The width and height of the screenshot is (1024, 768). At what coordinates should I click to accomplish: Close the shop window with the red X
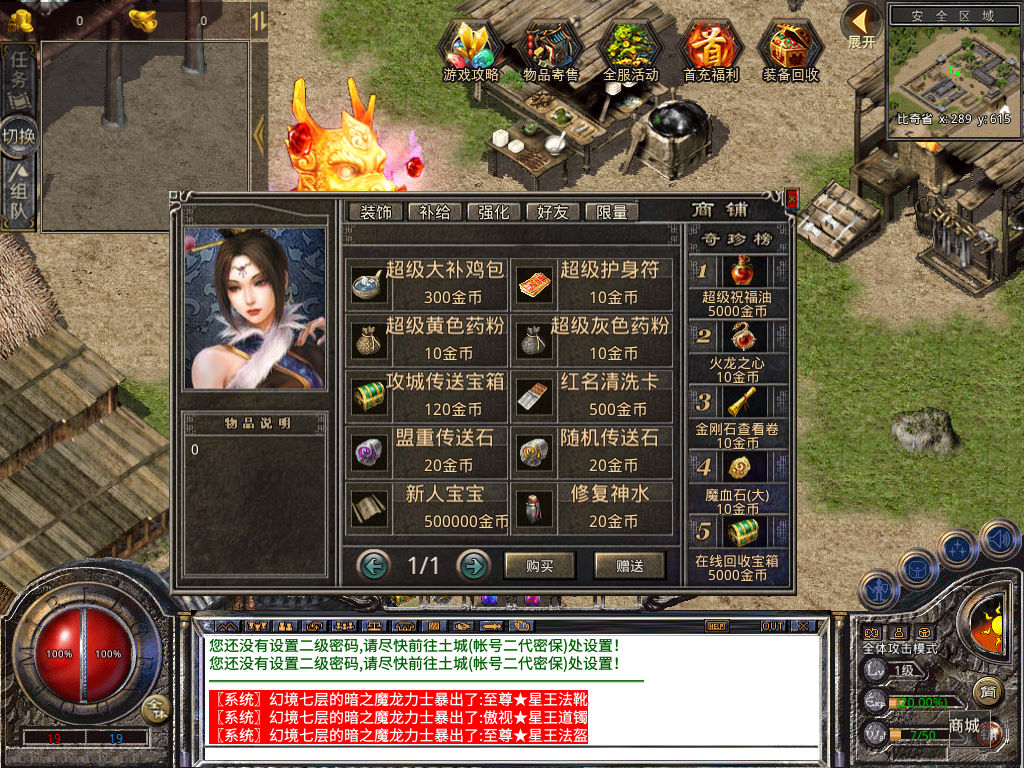[x=792, y=199]
